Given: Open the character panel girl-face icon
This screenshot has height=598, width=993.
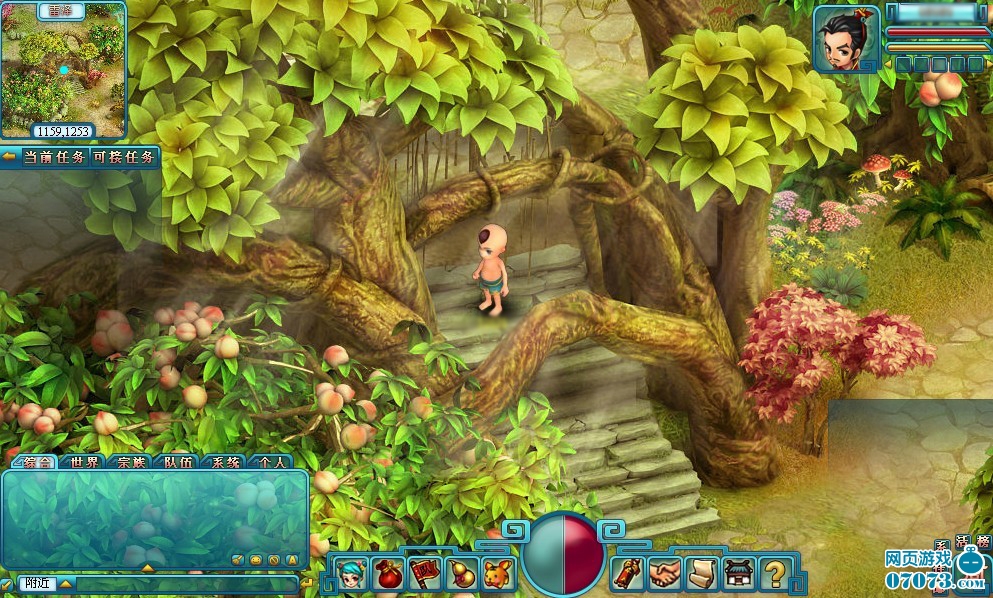Looking at the screenshot, I should [352, 575].
